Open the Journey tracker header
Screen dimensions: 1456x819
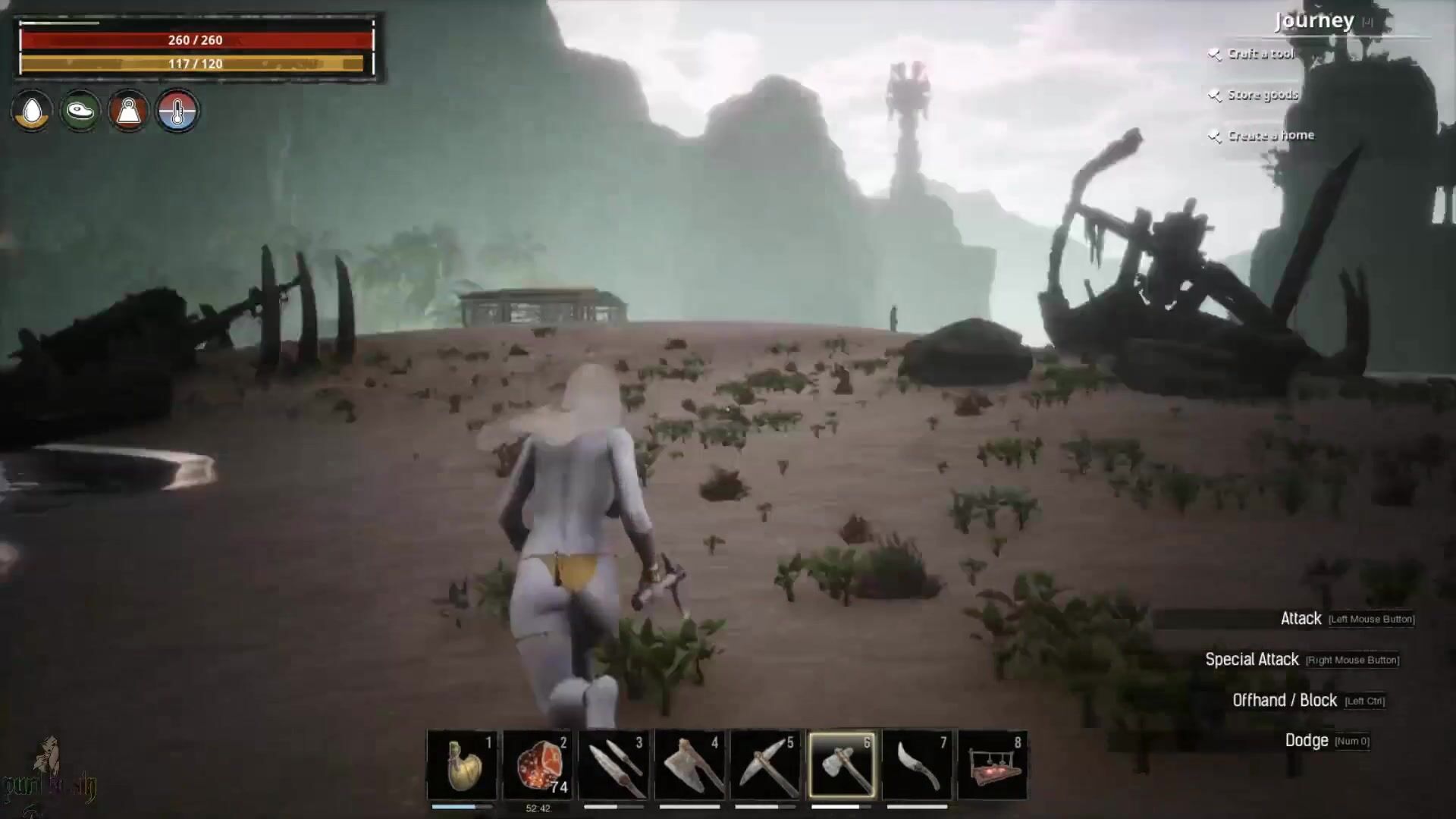(1314, 20)
